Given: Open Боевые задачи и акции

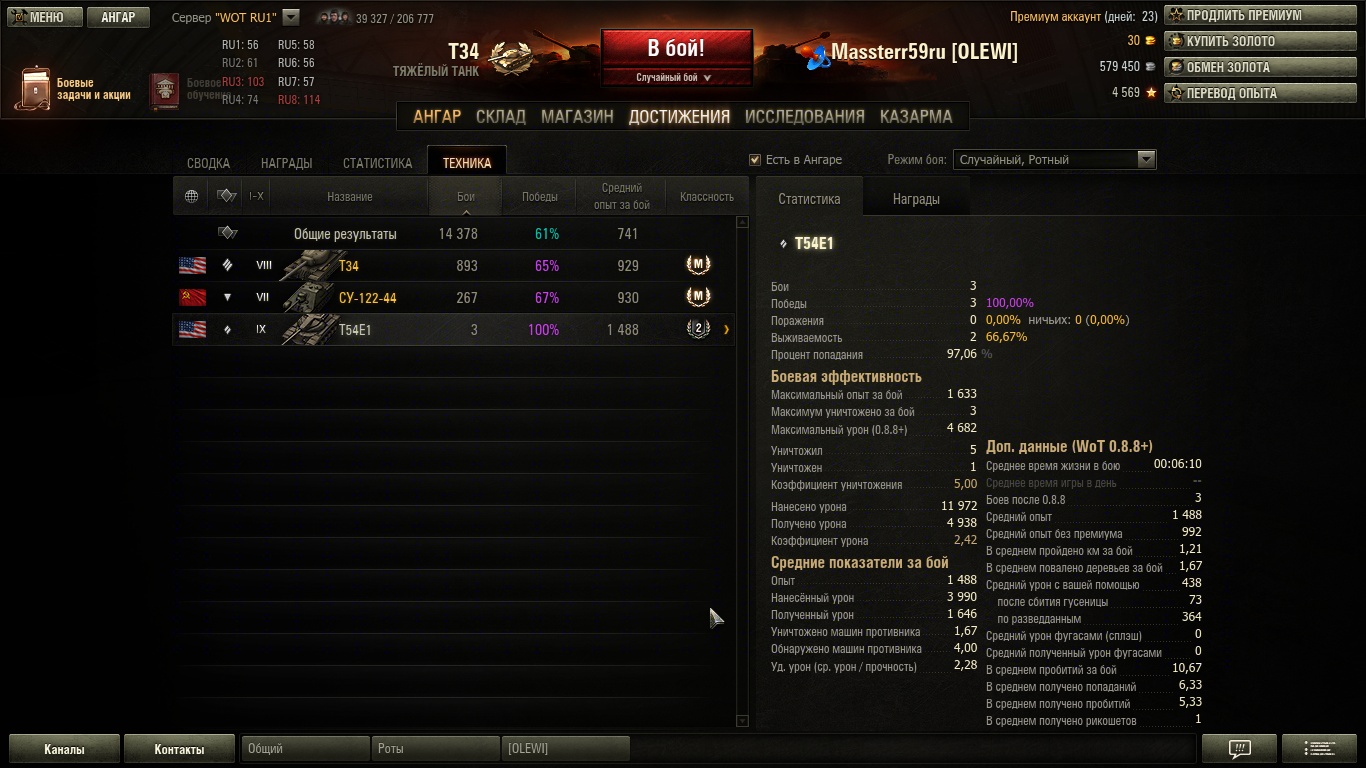Looking at the screenshot, I should tap(75, 89).
